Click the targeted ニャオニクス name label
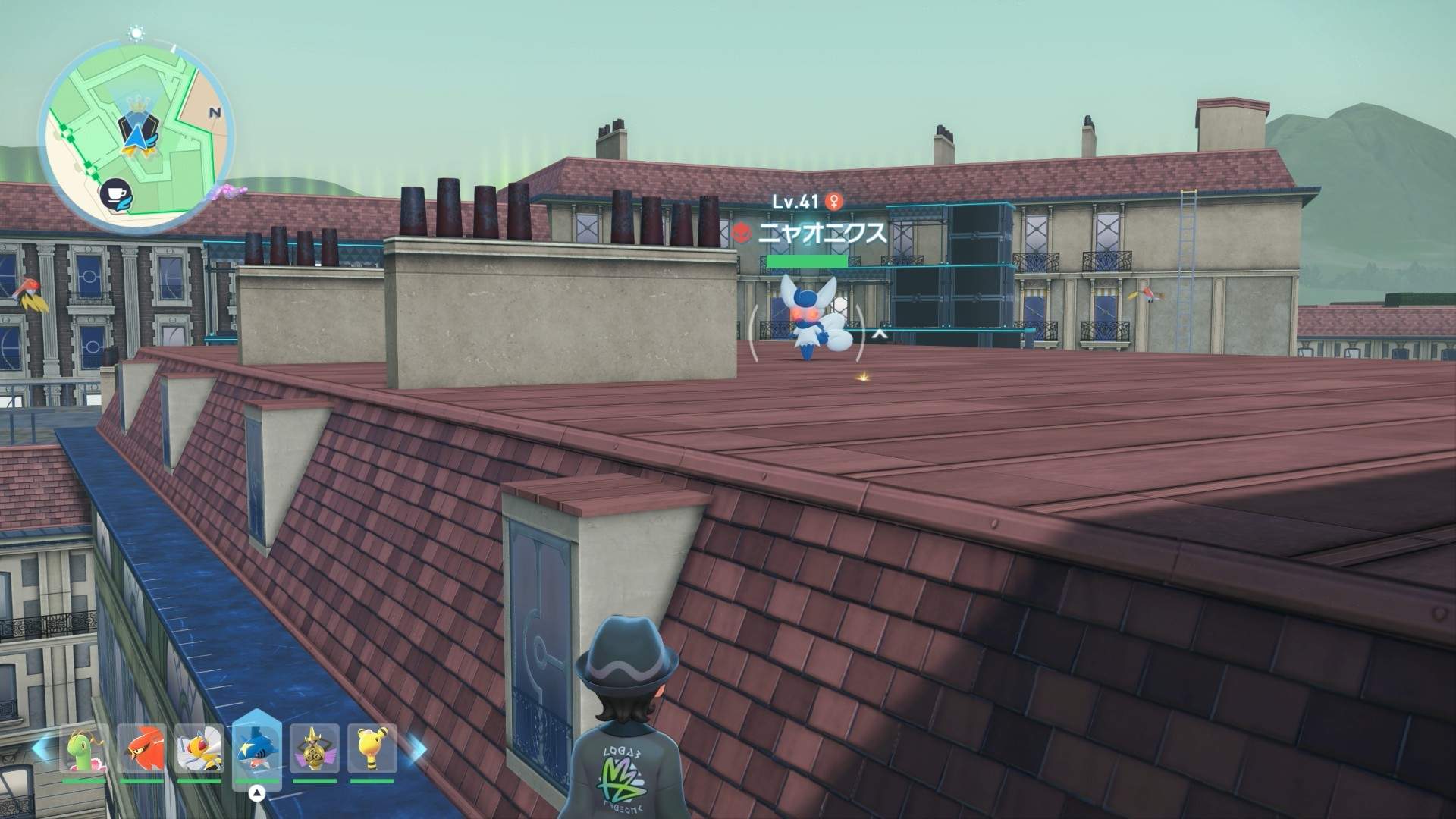 (x=822, y=232)
